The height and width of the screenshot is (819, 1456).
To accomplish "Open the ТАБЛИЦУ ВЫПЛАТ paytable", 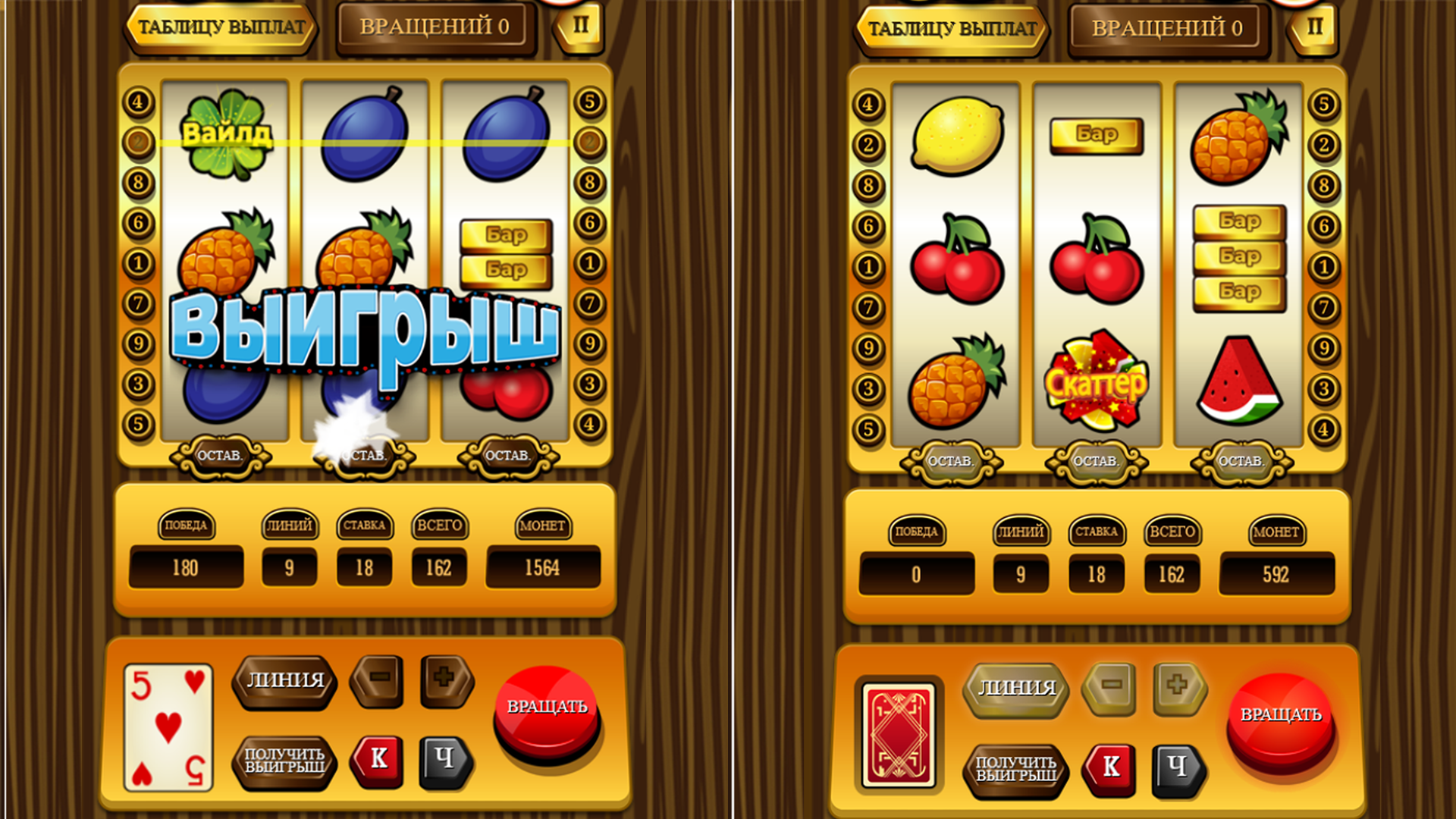I will (221, 28).
